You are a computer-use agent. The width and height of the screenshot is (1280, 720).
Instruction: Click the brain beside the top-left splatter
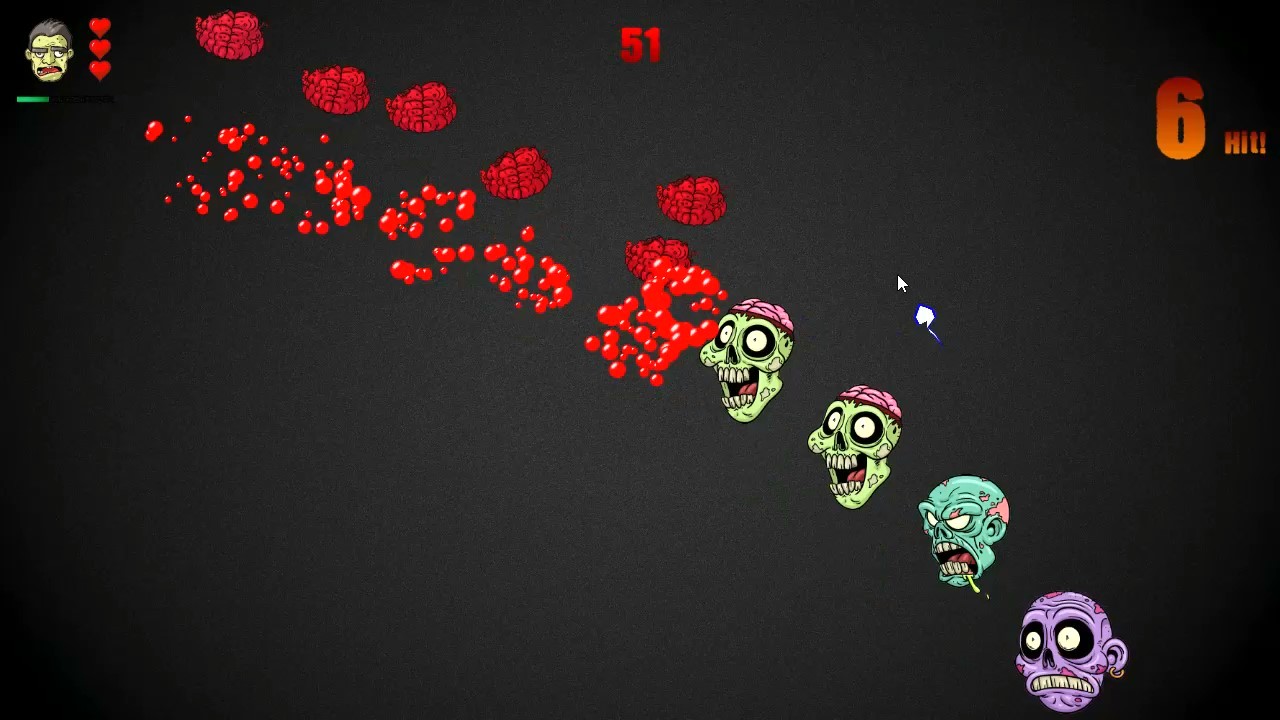(337, 90)
